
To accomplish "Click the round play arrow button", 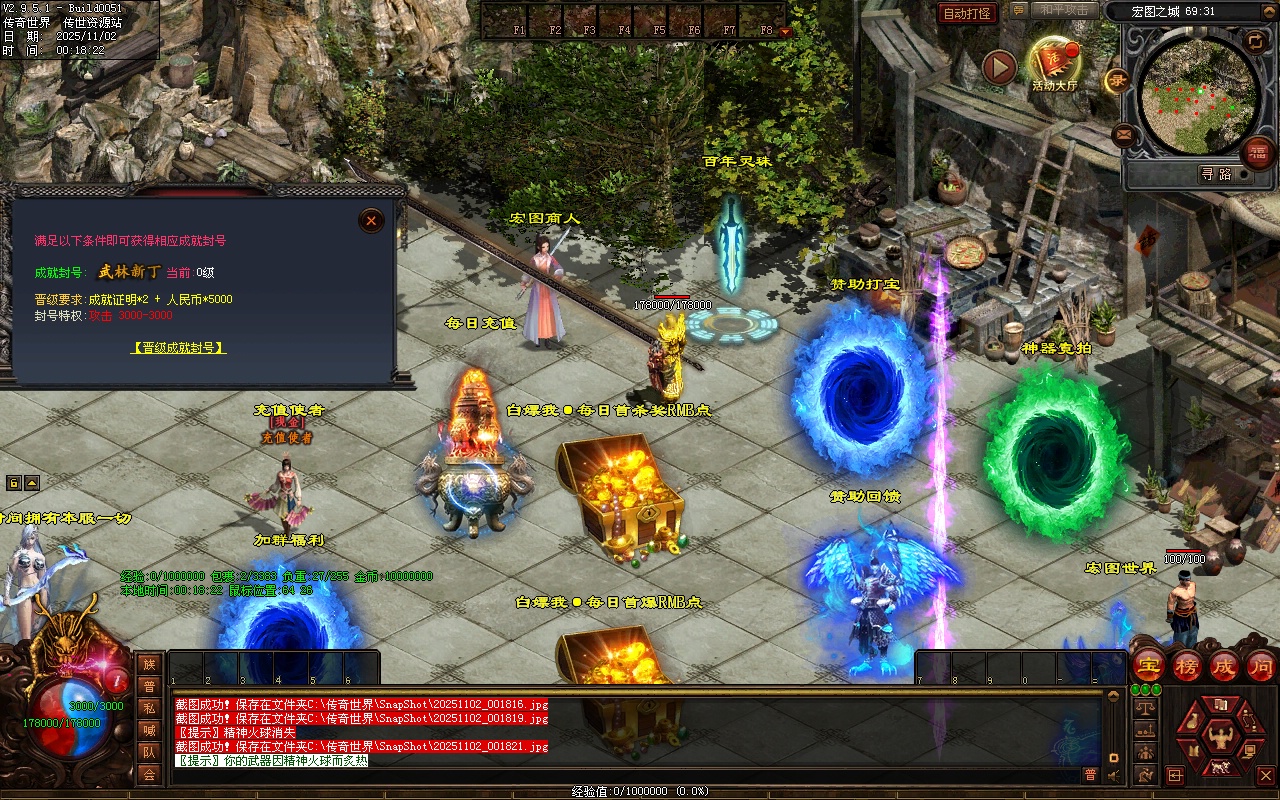I will point(999,67).
